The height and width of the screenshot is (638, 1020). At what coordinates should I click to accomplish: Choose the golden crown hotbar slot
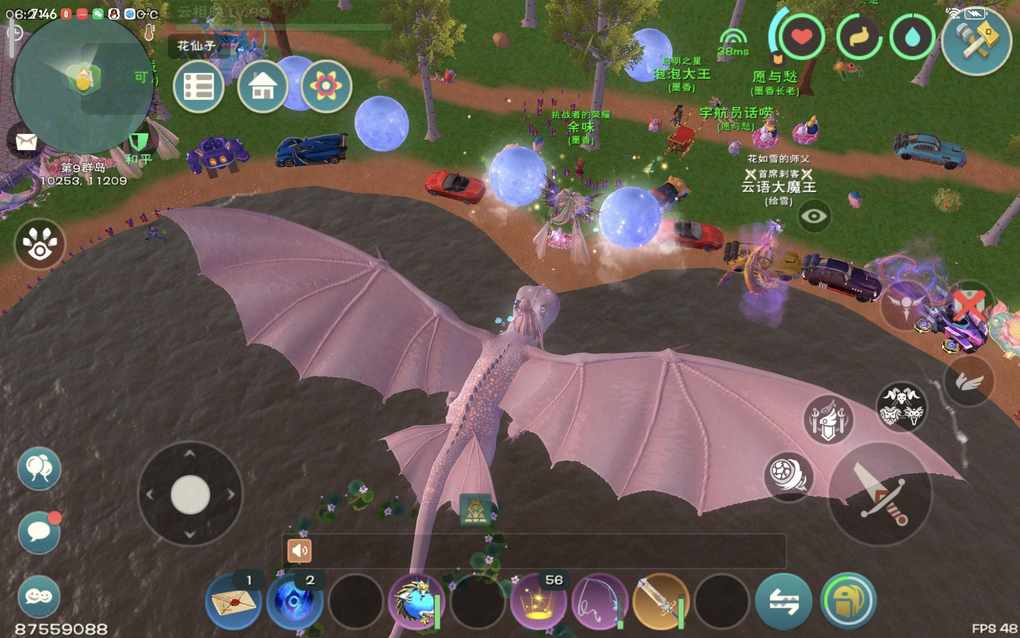539,602
